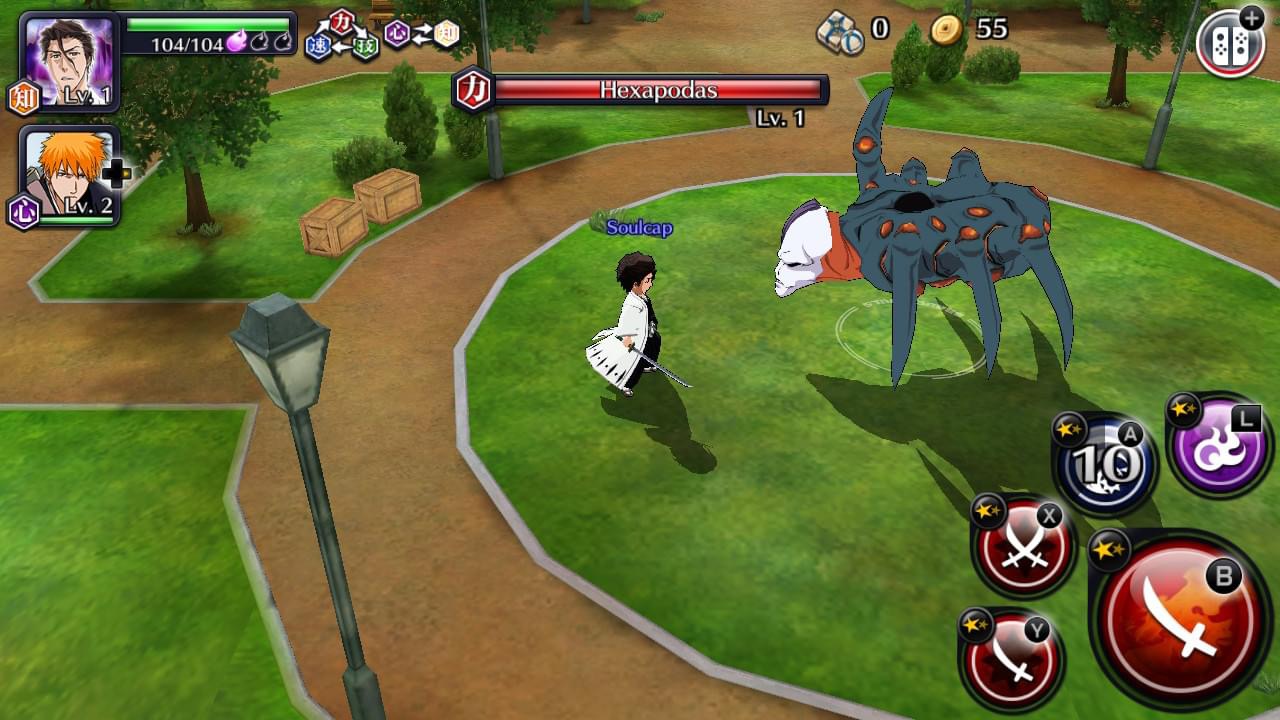The image size is (1280, 720).
Task: Show the attribute affinity chart
Action: click(x=382, y=36)
